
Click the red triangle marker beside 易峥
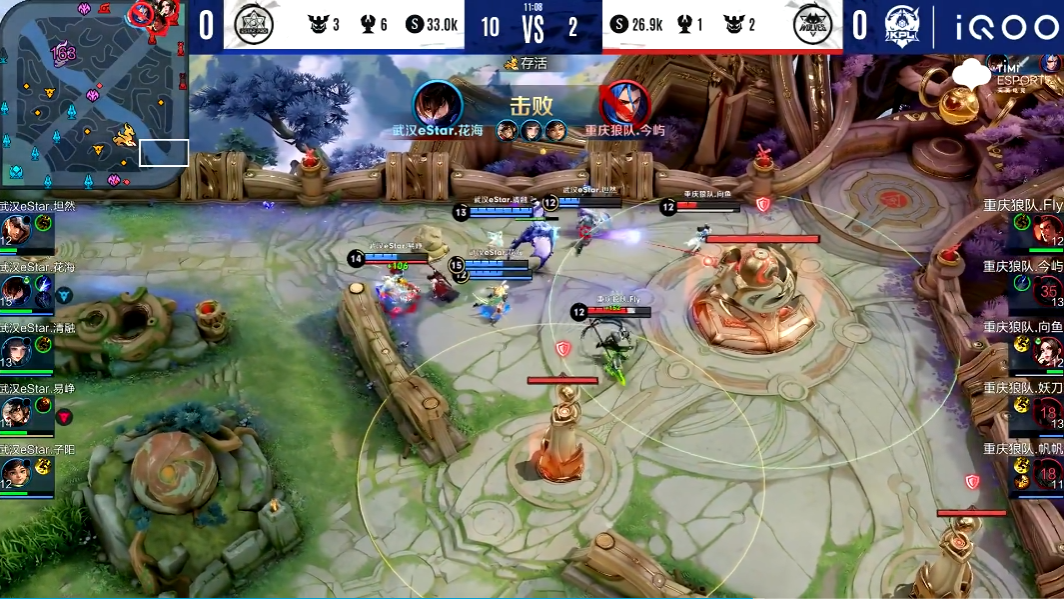[x=63, y=416]
